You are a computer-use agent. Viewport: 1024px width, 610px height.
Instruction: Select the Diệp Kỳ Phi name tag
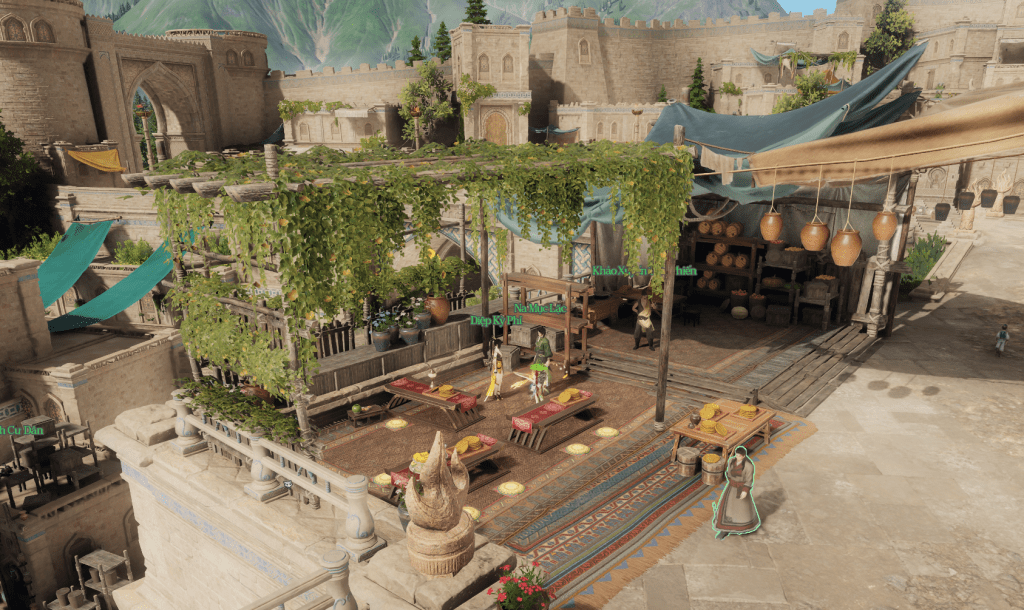(496, 320)
